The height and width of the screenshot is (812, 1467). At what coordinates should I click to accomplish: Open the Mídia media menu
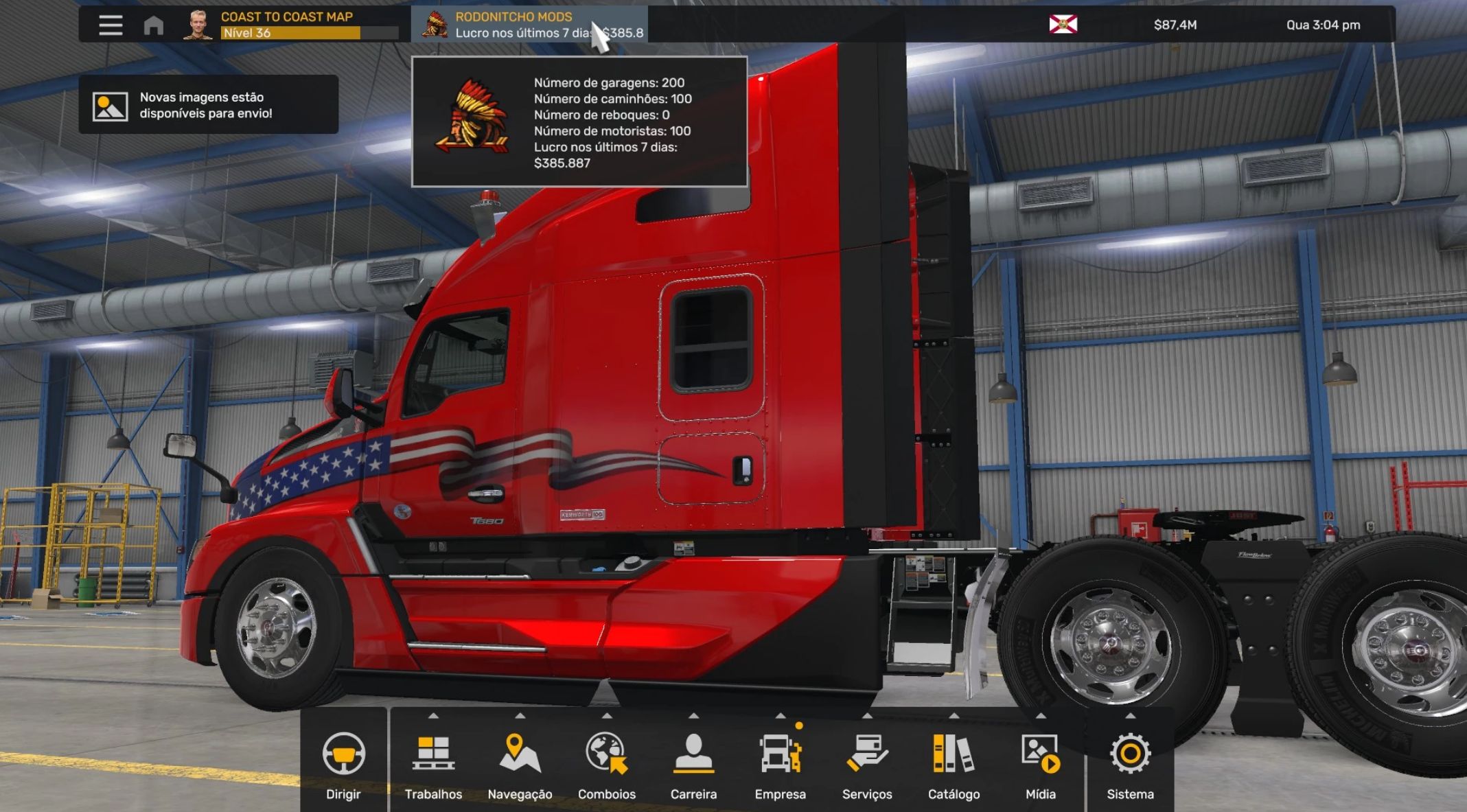point(1041,763)
